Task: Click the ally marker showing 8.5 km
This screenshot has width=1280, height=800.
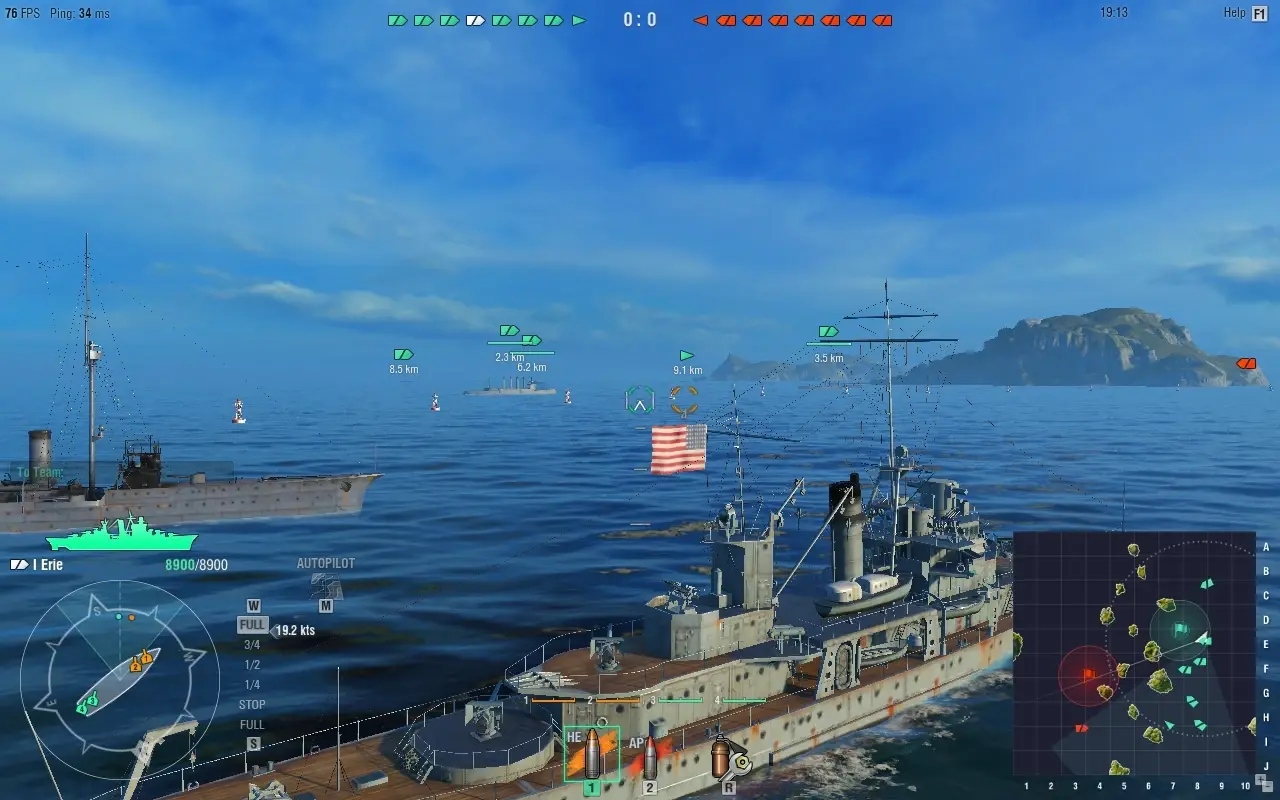Action: [402, 354]
